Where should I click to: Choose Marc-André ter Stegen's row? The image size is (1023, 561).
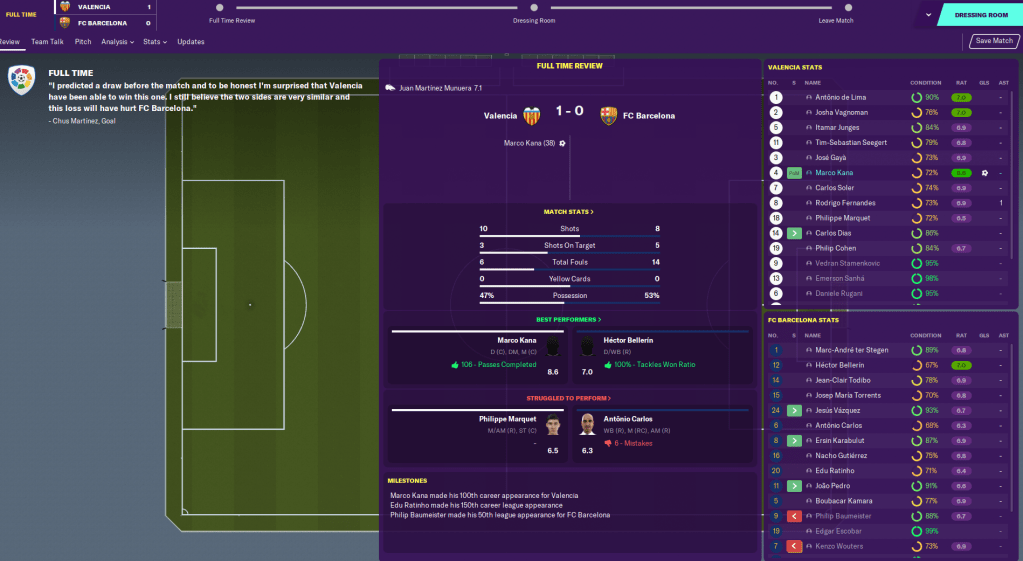click(x=852, y=350)
